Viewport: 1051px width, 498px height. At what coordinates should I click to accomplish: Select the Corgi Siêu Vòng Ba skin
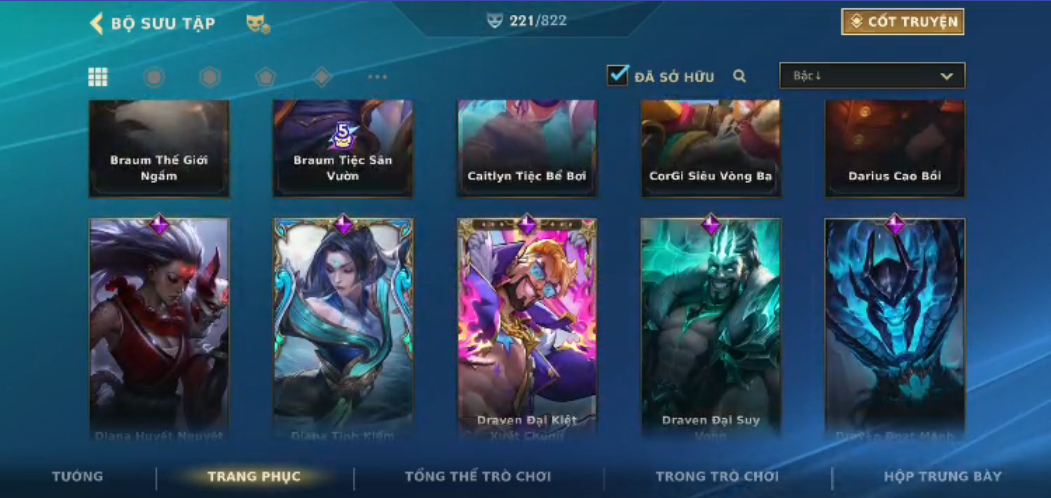711,148
